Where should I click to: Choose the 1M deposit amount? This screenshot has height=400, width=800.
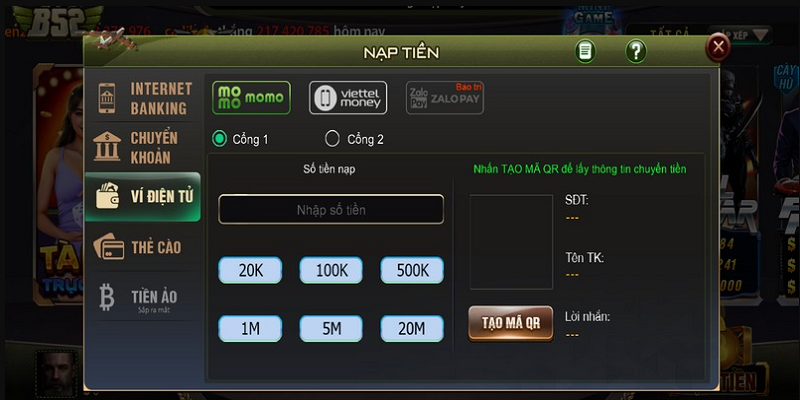pyautogui.click(x=250, y=327)
